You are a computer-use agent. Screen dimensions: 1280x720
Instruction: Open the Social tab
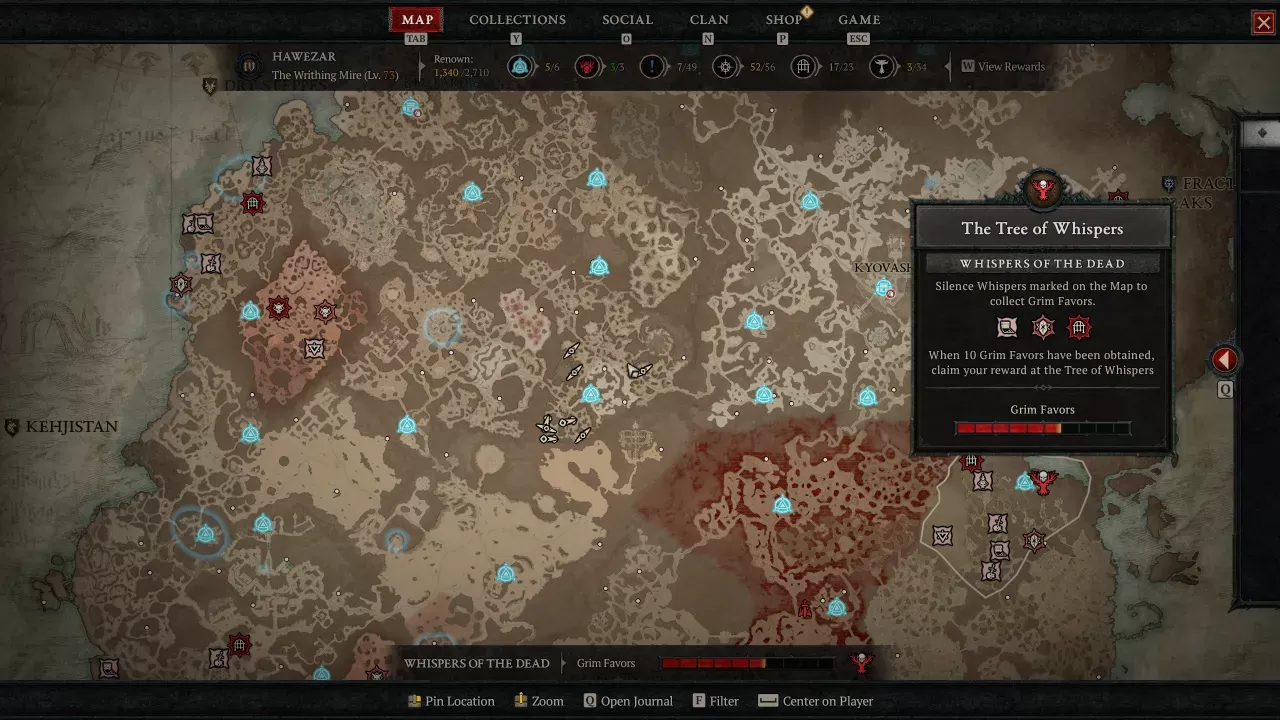627,20
